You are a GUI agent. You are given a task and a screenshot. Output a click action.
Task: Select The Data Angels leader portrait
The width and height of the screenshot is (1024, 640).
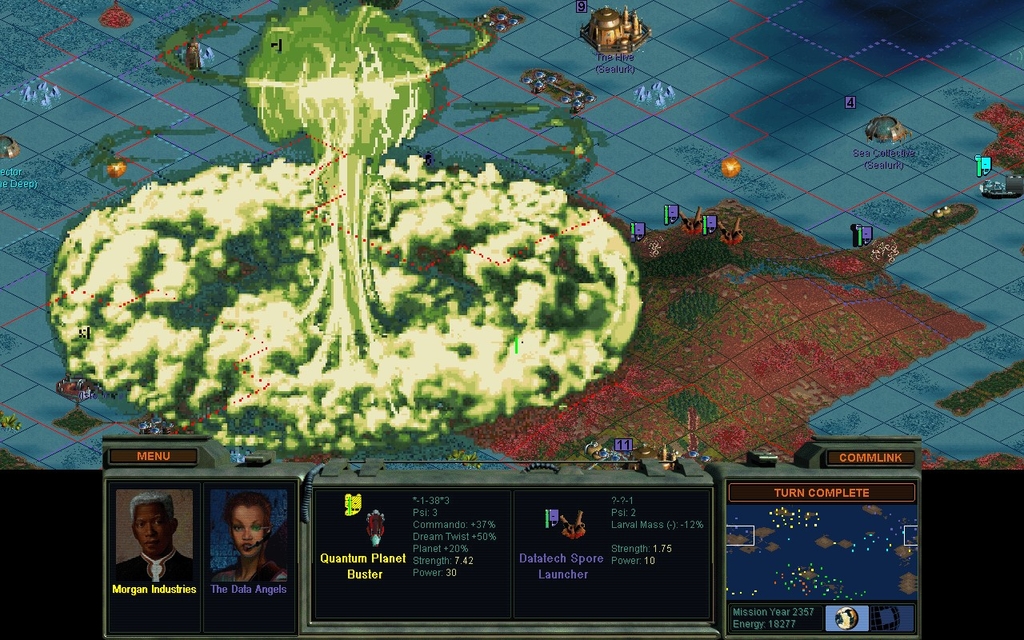click(248, 536)
